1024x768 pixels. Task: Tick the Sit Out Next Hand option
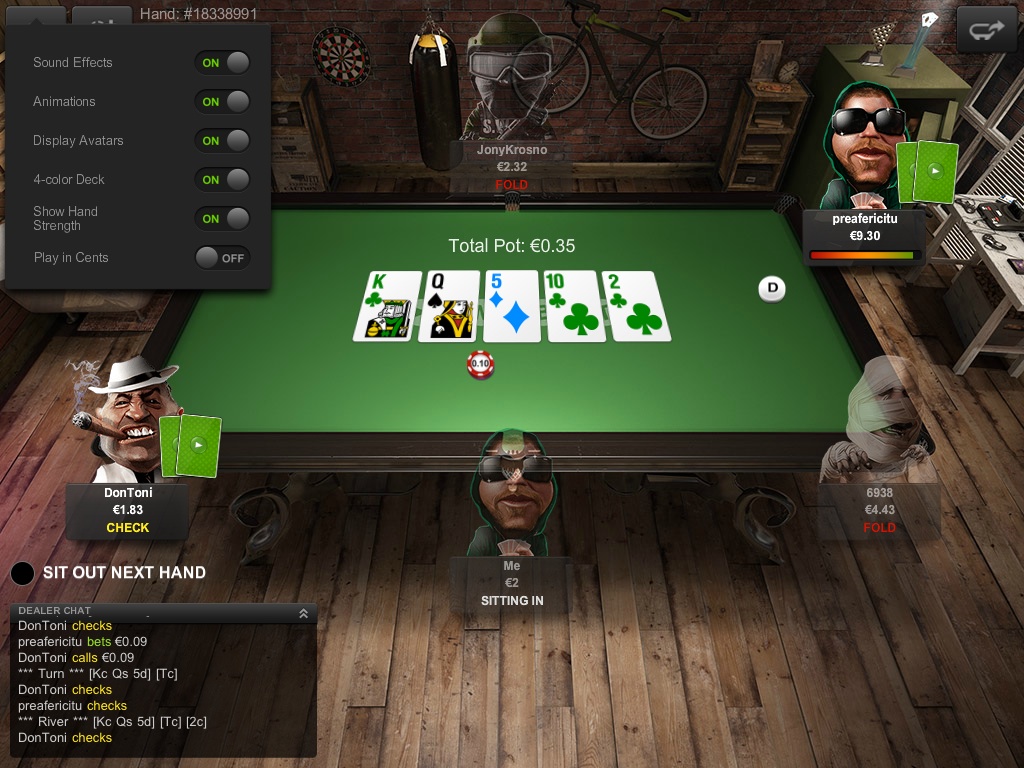tap(23, 573)
